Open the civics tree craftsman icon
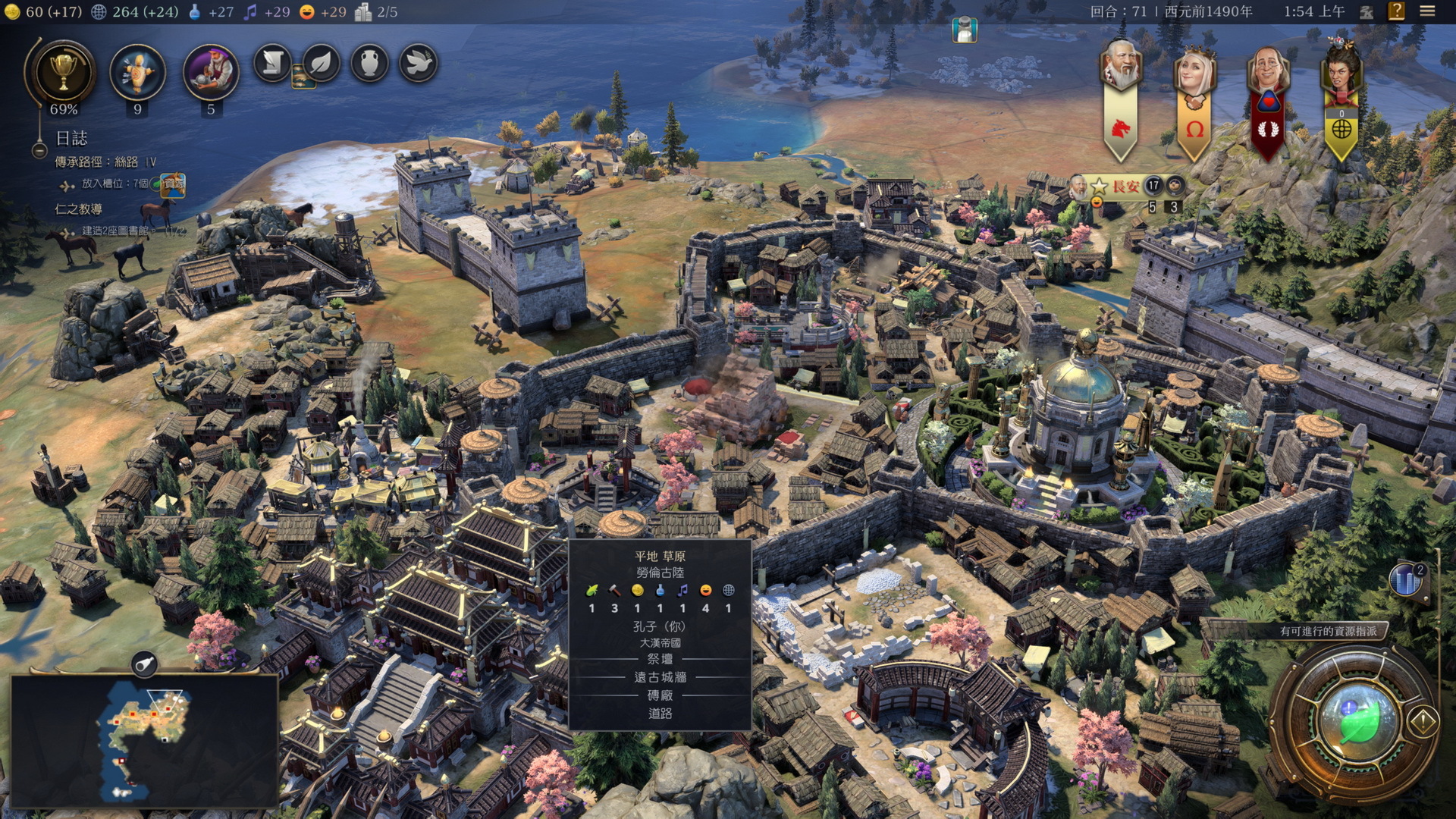Image resolution: width=1456 pixels, height=819 pixels. (x=211, y=72)
